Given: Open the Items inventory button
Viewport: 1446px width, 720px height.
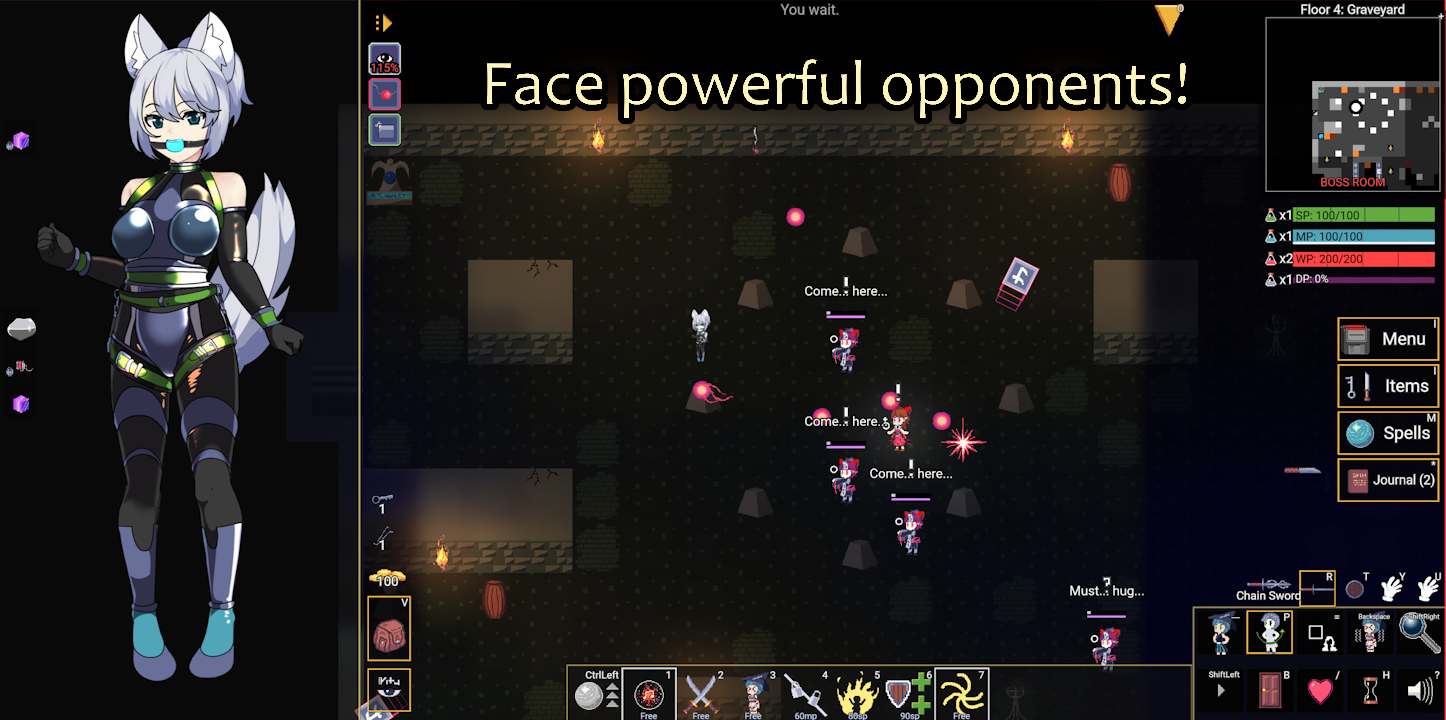Looking at the screenshot, I should pyautogui.click(x=1388, y=386).
